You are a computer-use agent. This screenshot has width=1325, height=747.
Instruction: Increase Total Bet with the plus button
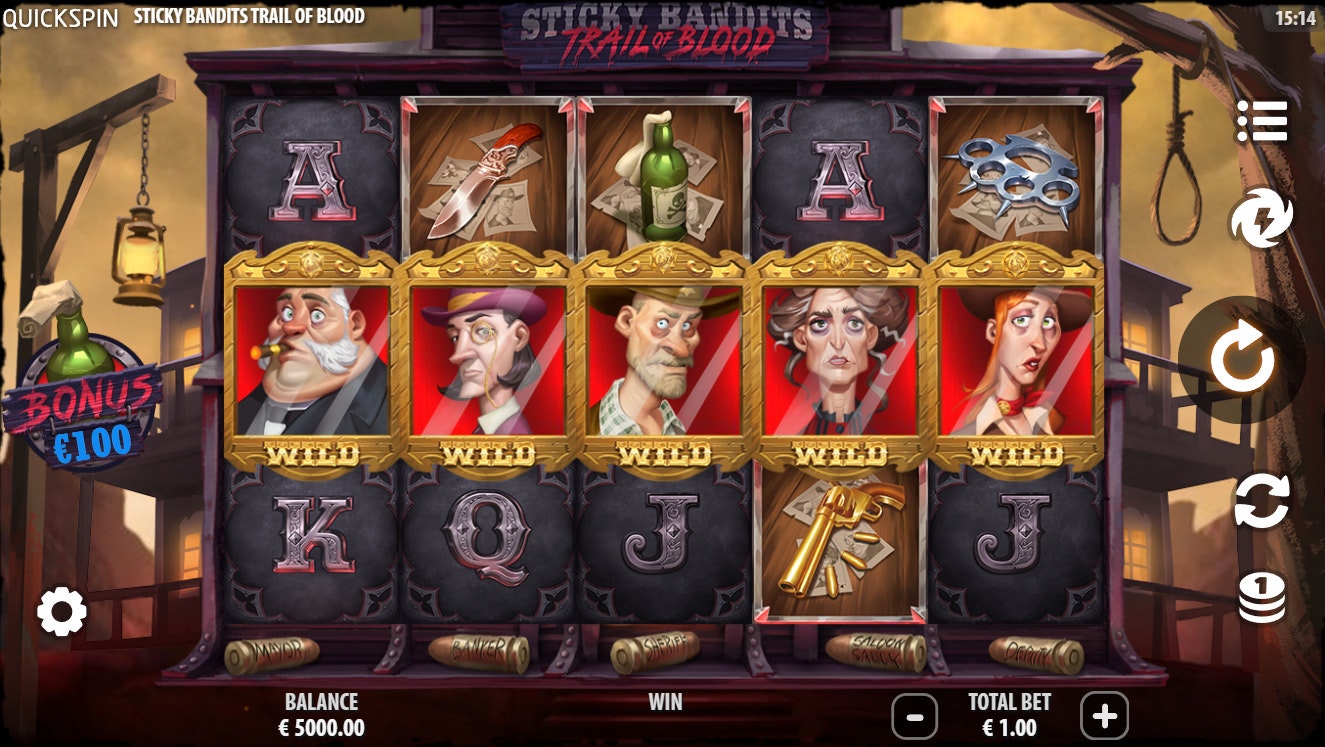[x=1102, y=716]
